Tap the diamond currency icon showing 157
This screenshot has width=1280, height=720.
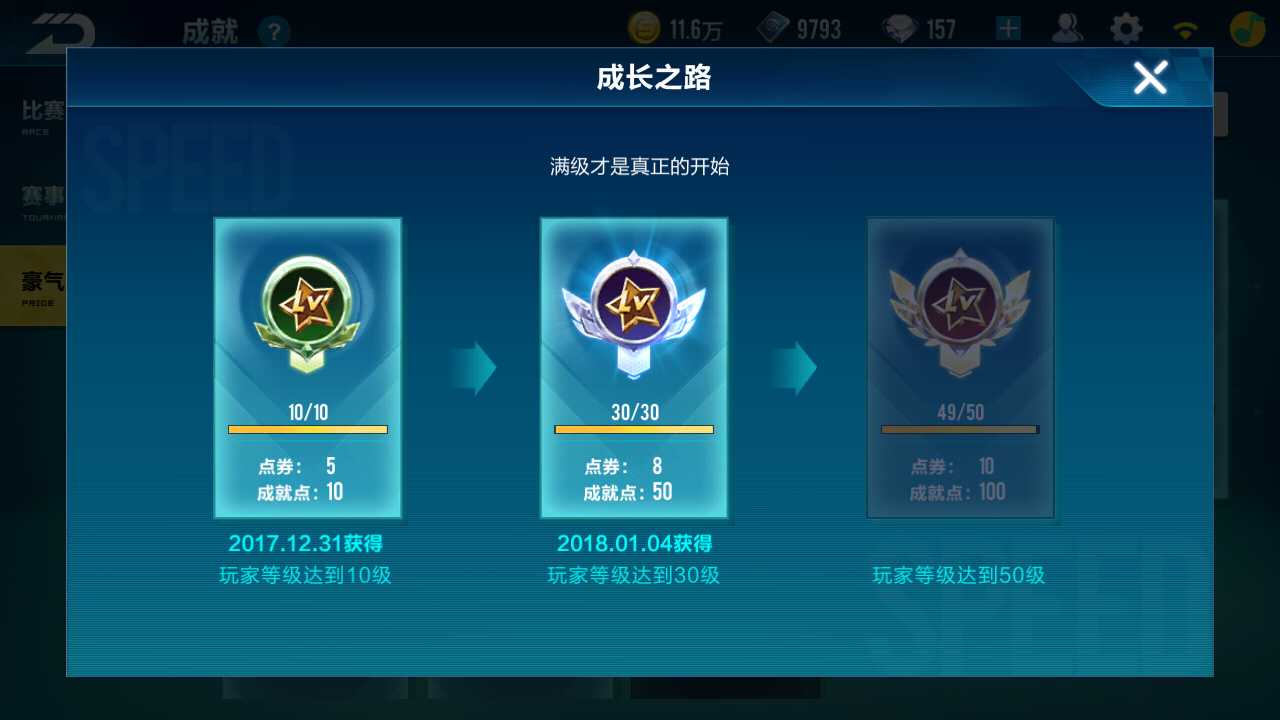pos(899,27)
